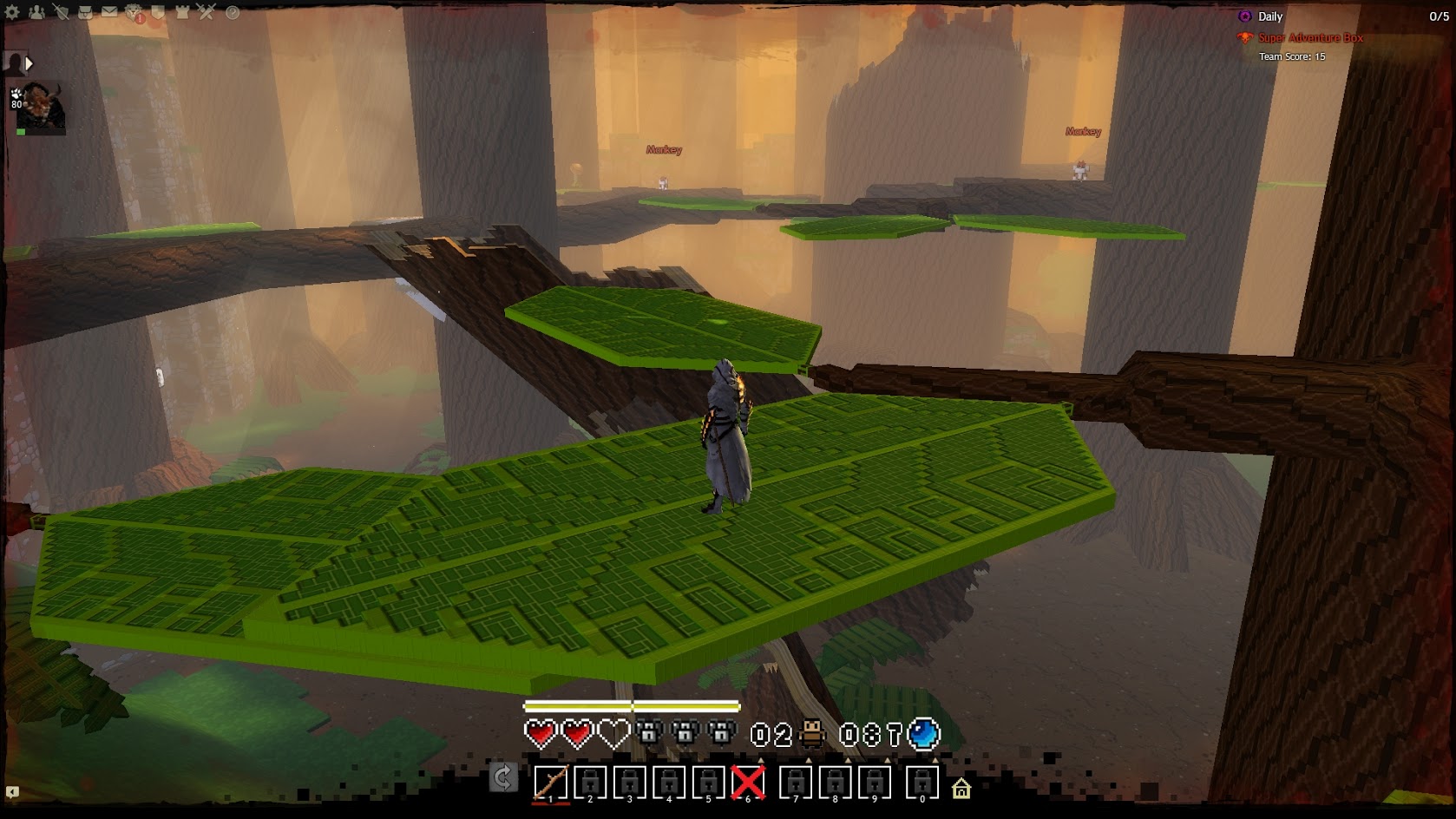1456x819 pixels.
Task: Open the crossed-swords PvP icon
Action: click(207, 12)
